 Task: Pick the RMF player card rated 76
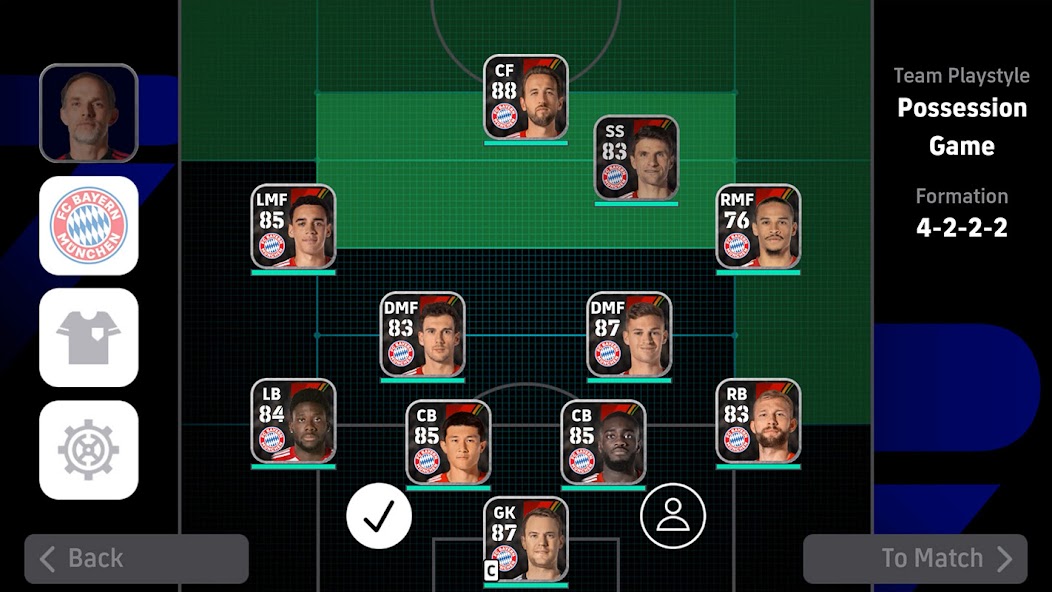[758, 226]
